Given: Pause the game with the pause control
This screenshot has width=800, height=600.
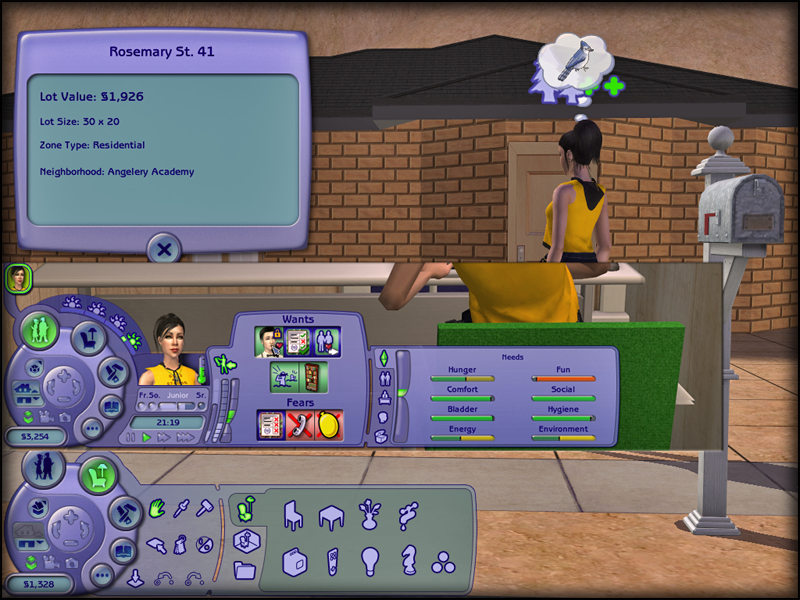Looking at the screenshot, I should 128,438.
